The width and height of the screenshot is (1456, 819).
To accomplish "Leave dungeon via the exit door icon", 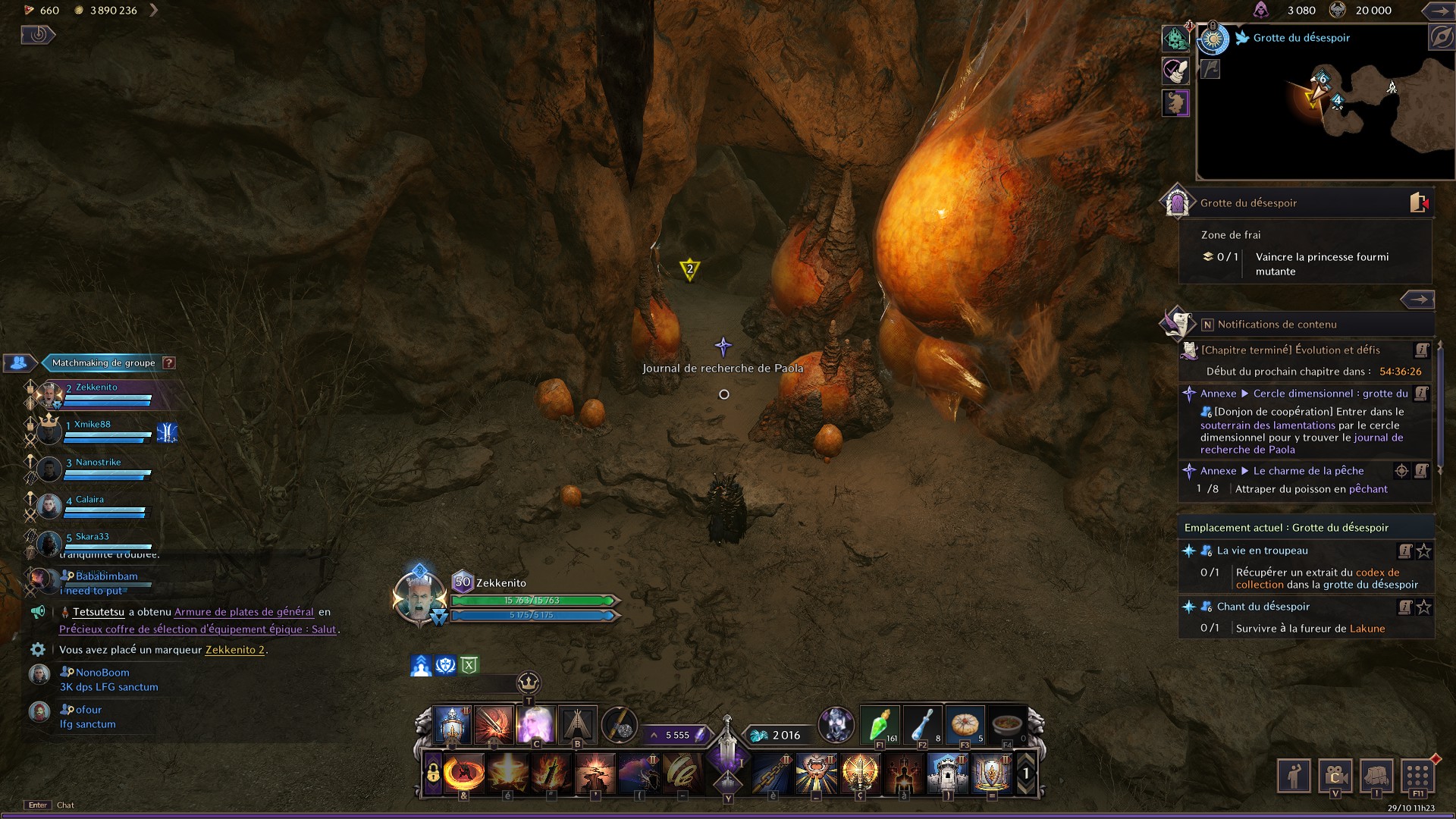I will tap(1419, 202).
